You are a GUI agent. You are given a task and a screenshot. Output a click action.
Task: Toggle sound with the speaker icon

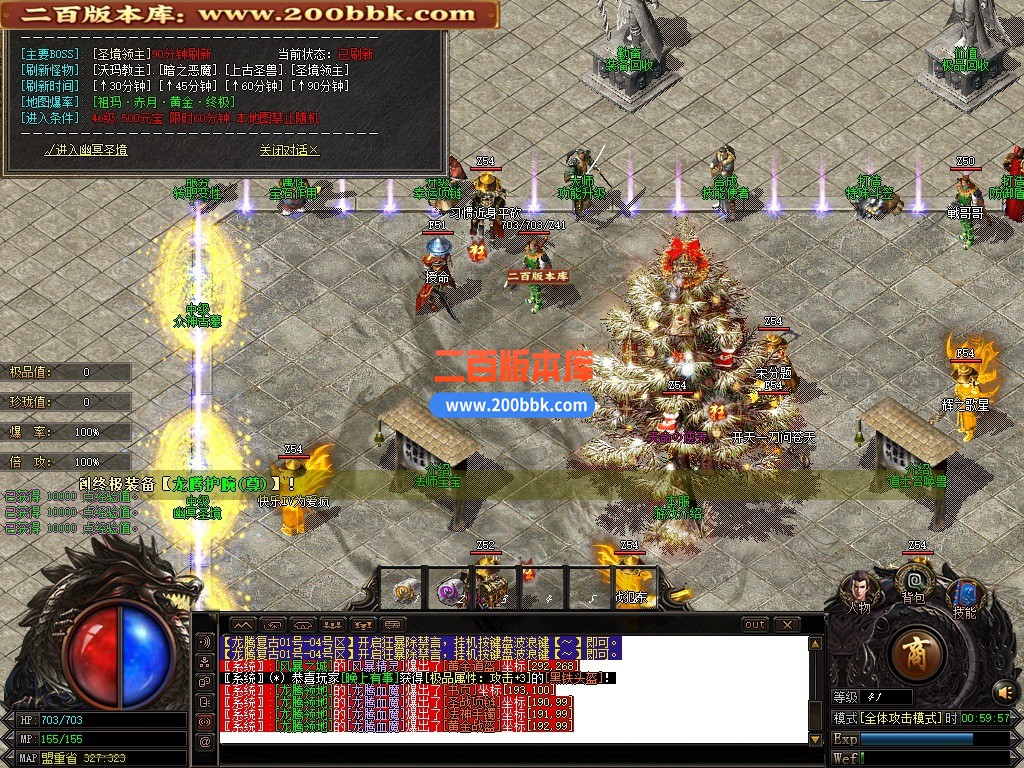click(x=1004, y=691)
